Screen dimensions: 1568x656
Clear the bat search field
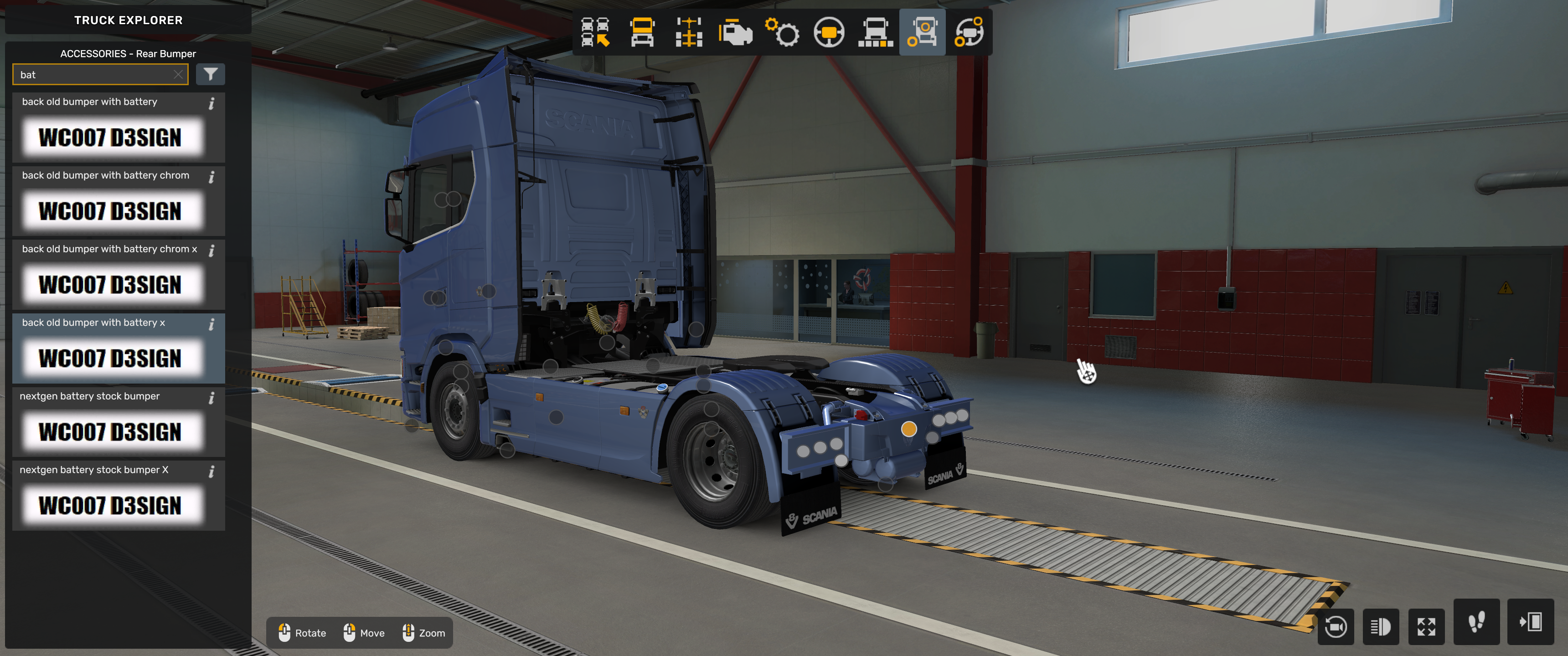point(178,74)
